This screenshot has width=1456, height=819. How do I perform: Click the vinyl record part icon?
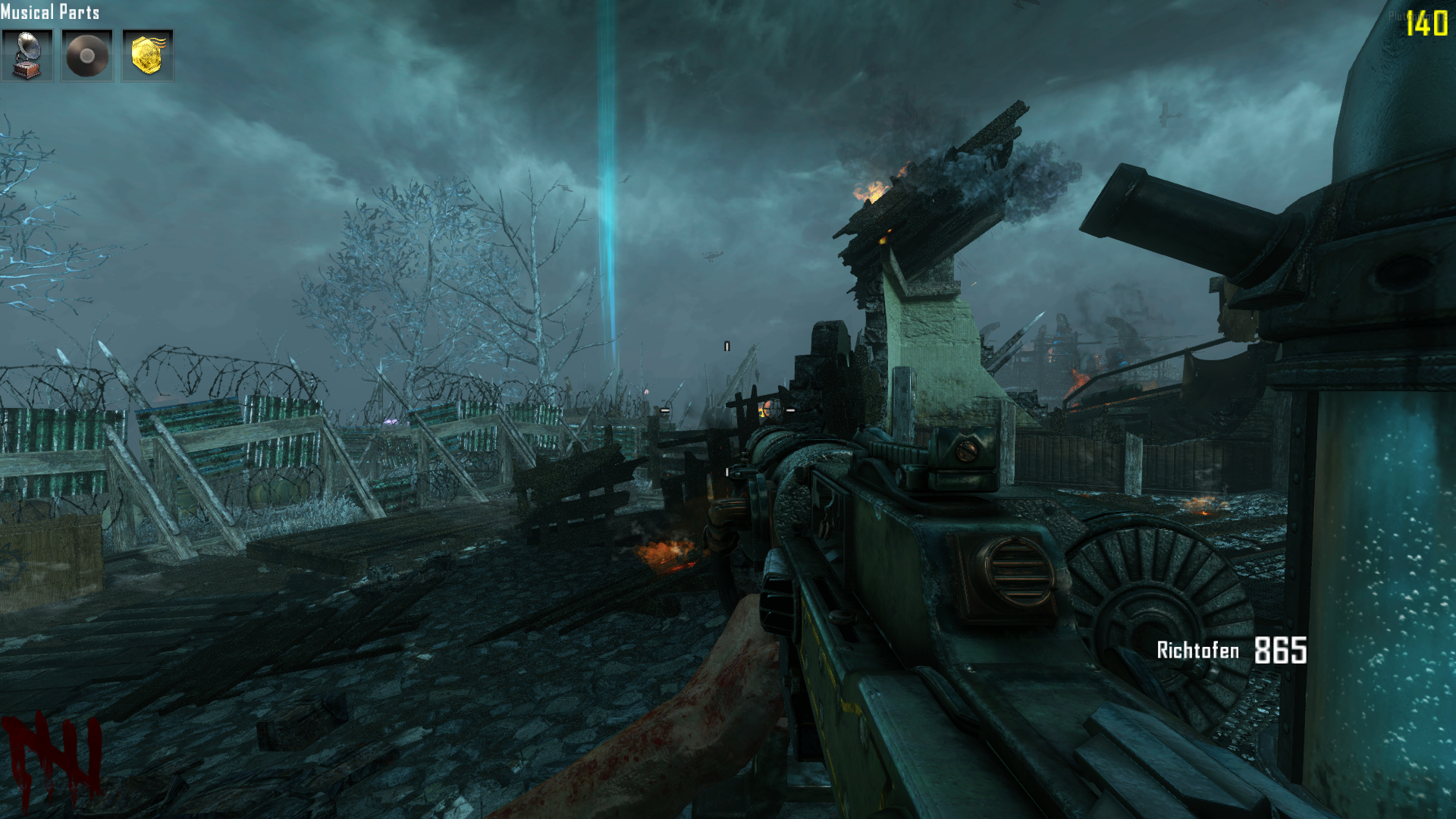[87, 55]
